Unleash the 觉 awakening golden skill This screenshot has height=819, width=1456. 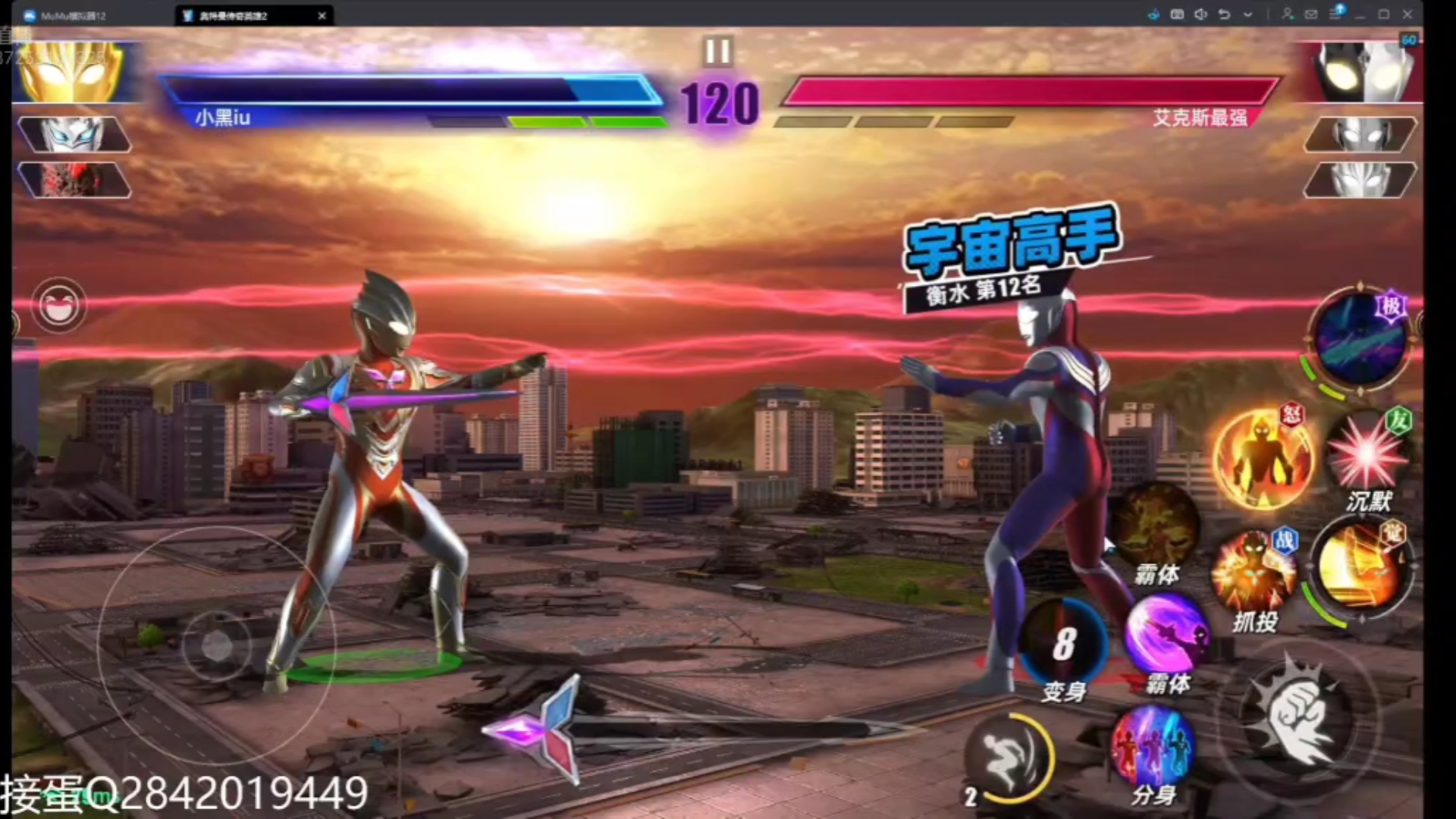[1360, 565]
